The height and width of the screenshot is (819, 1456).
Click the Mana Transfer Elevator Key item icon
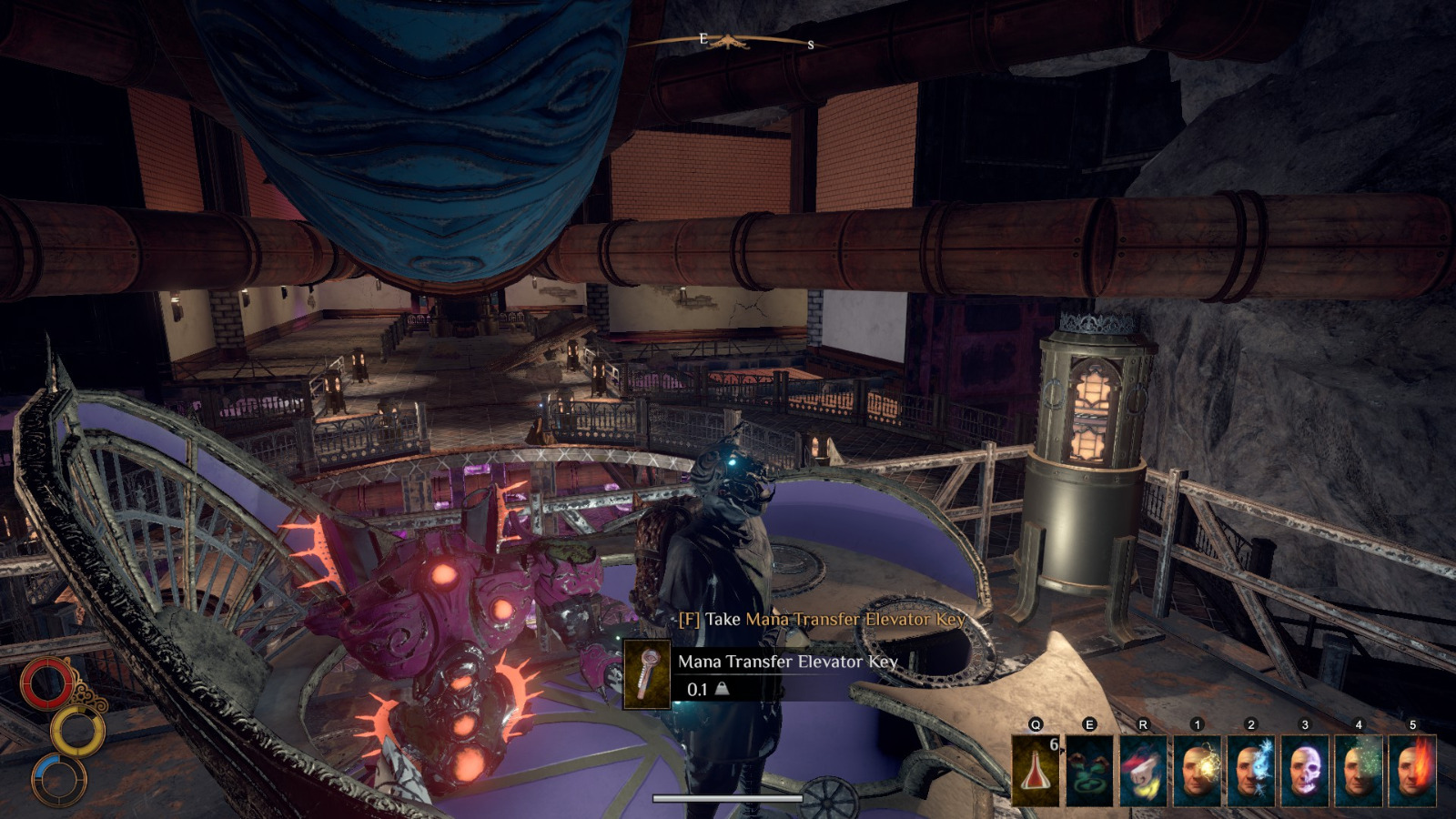click(x=647, y=674)
